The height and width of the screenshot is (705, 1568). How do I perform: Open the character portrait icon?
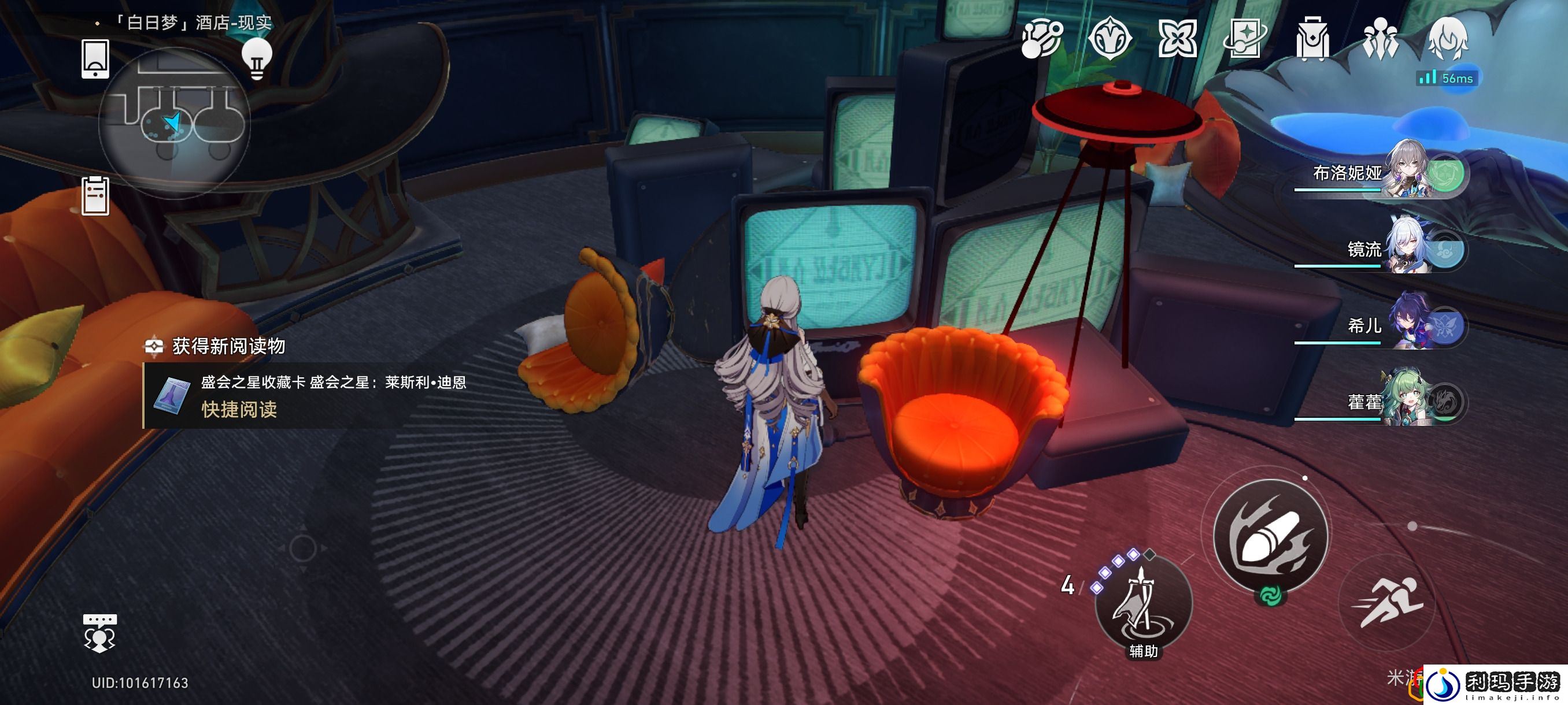click(x=1448, y=39)
